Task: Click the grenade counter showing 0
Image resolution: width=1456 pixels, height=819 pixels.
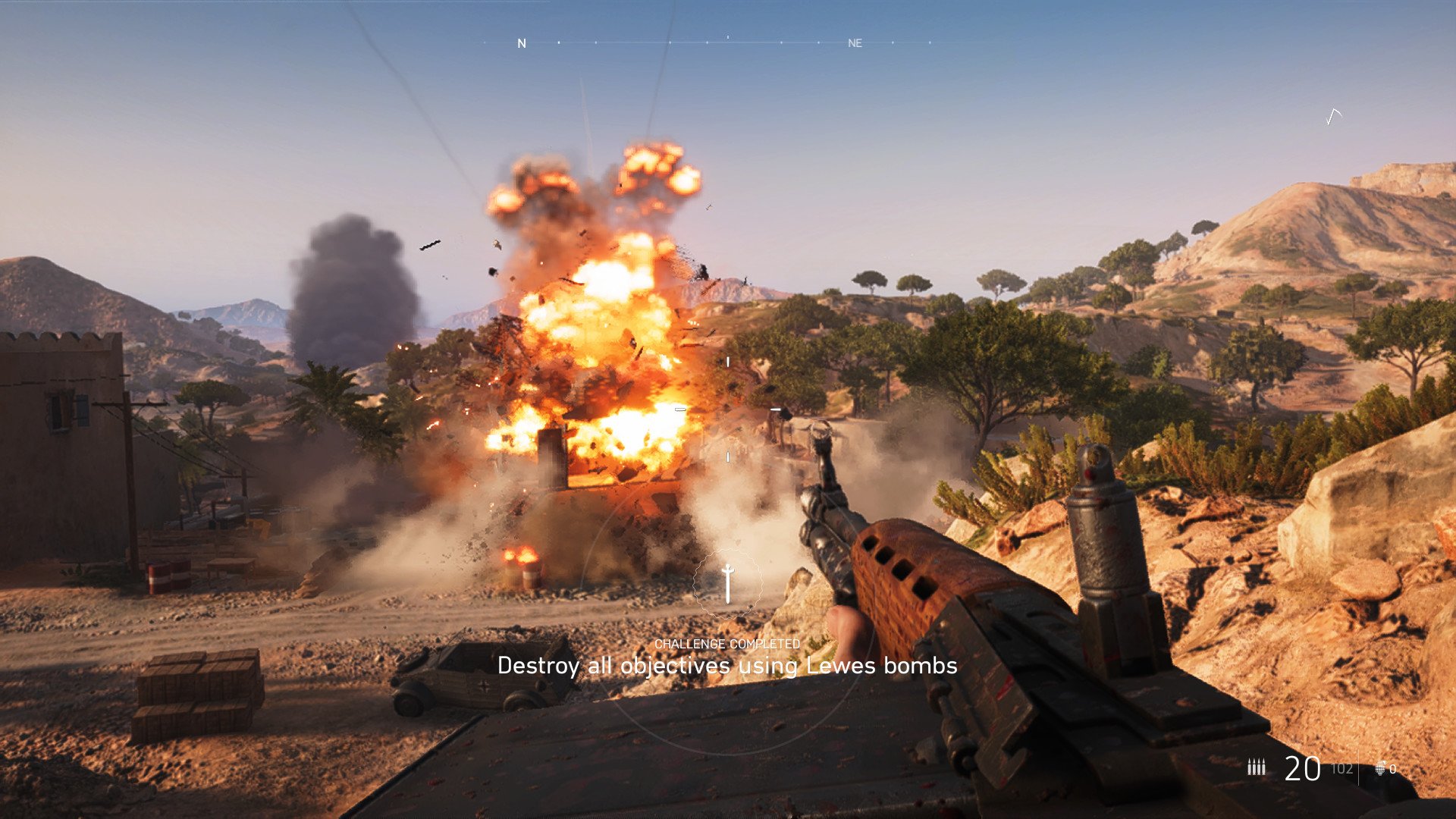Action: coord(1394,769)
